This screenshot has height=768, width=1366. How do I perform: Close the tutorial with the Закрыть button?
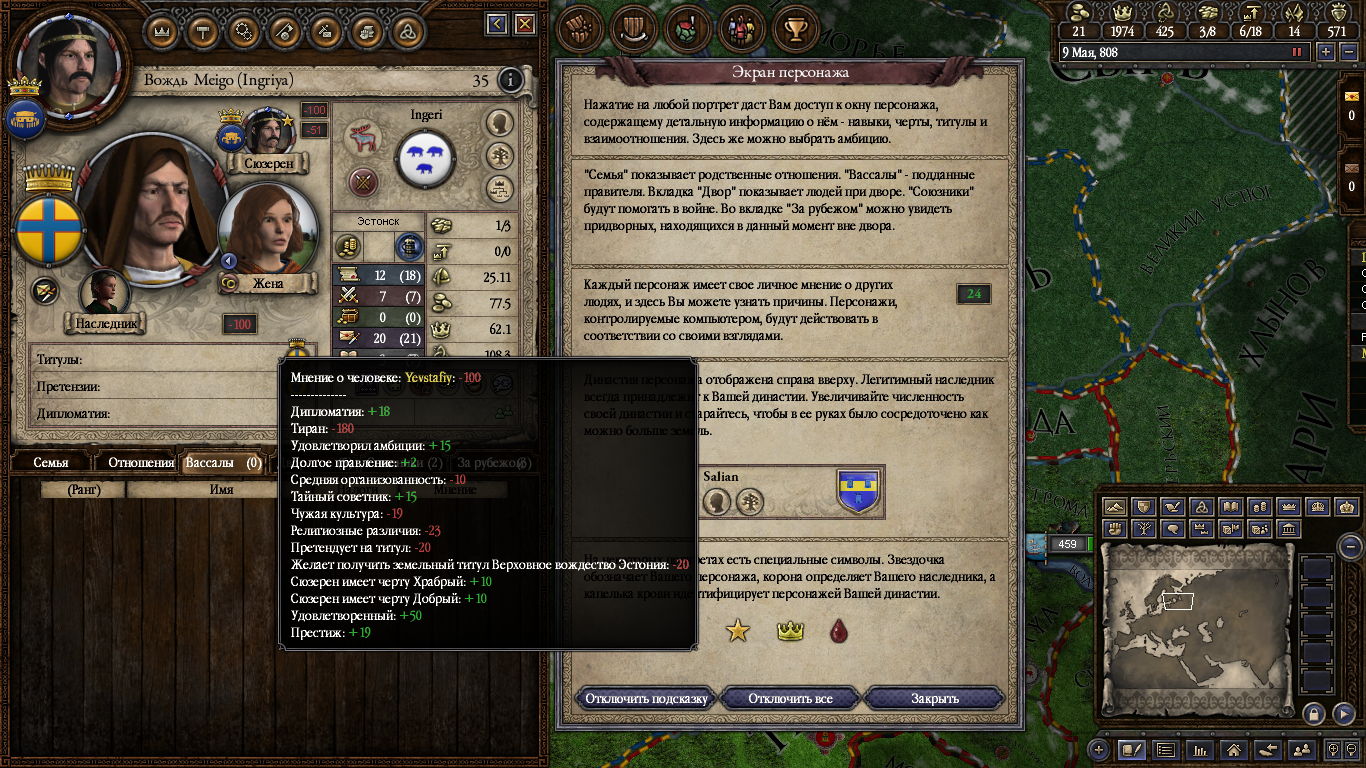(934, 698)
